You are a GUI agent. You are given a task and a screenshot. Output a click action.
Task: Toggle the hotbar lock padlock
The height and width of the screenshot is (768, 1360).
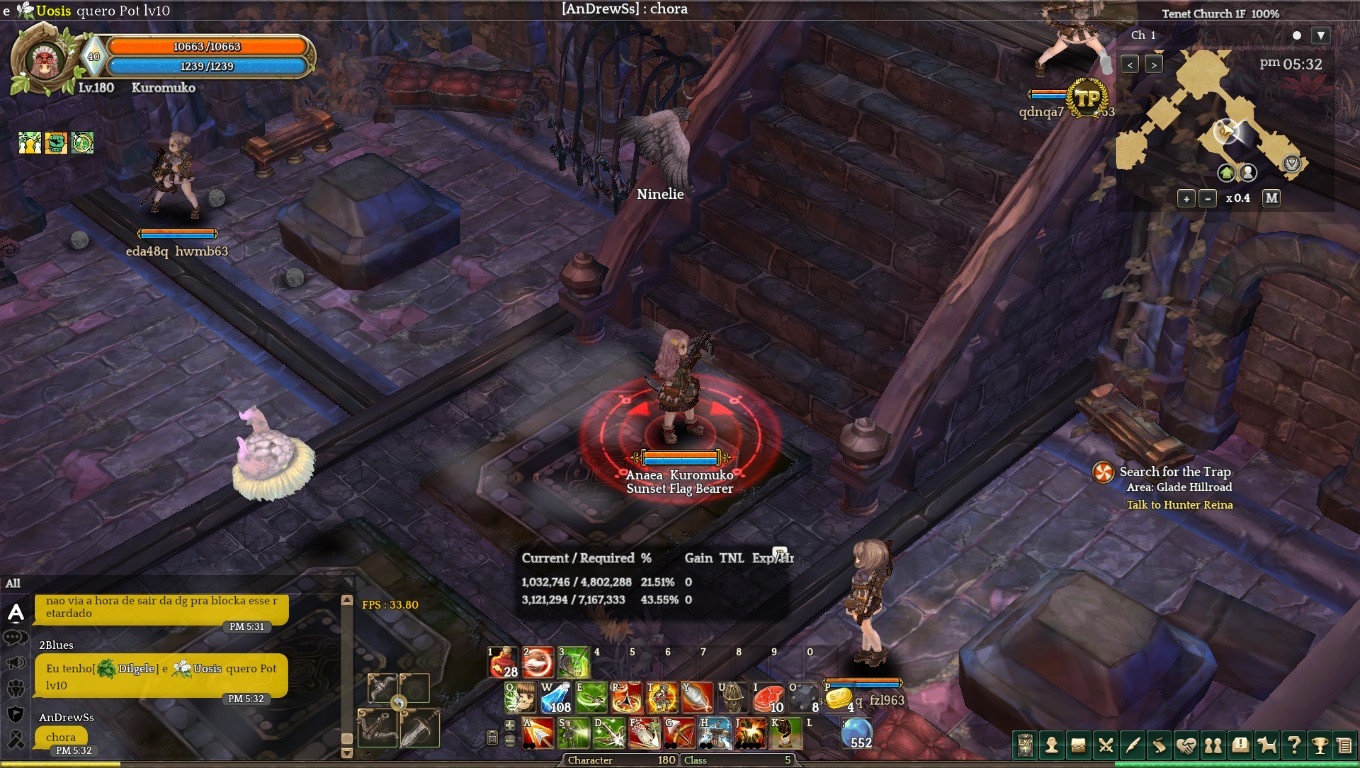492,738
